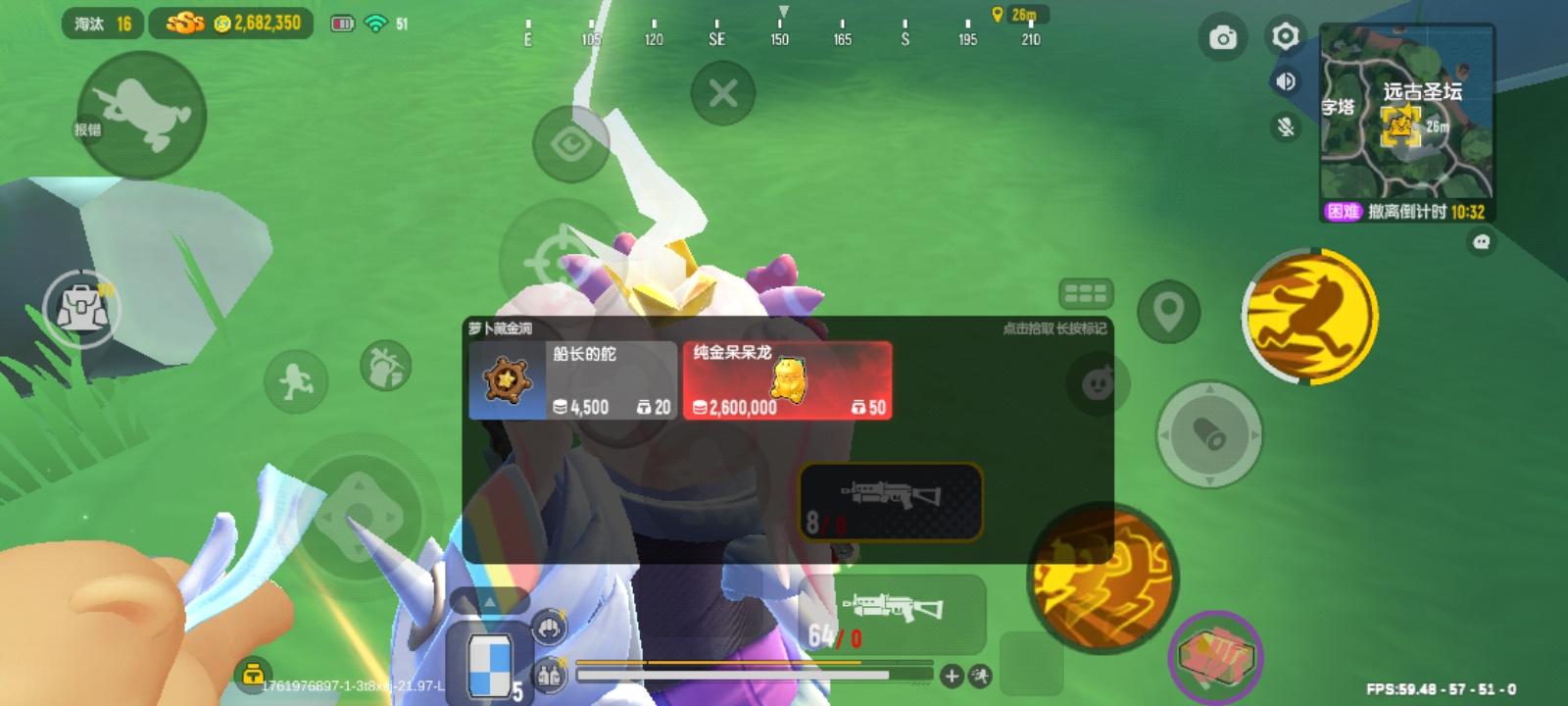
Task: Open the panda emote icon
Action: [x=1098, y=382]
